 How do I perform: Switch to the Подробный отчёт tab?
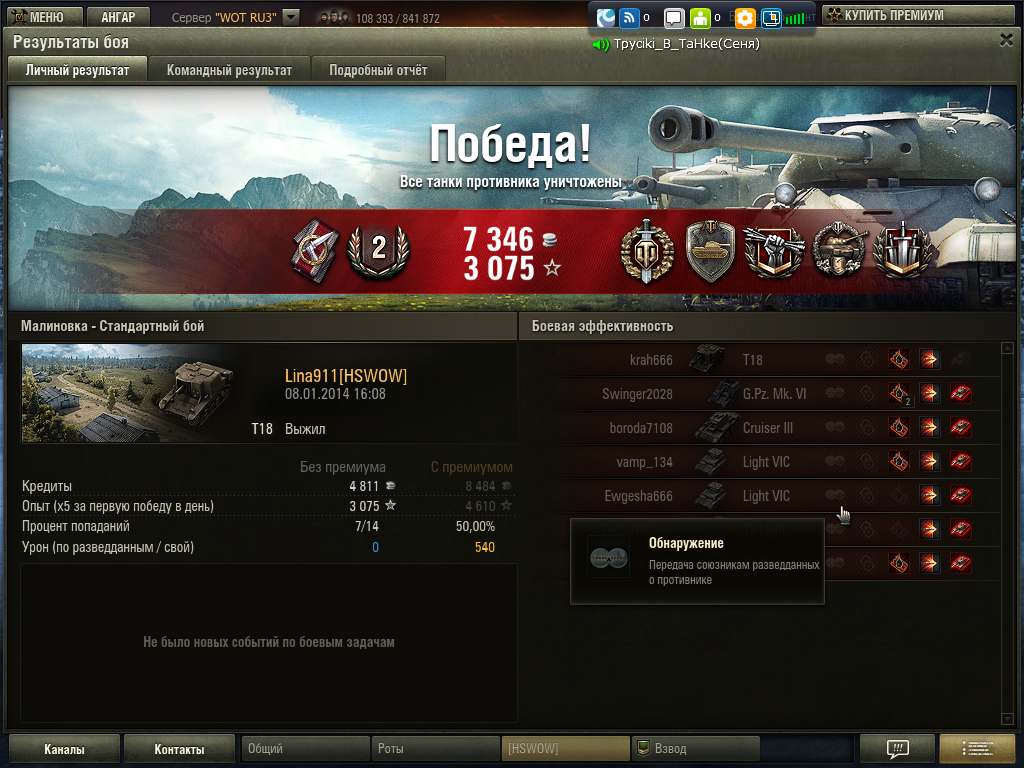[x=378, y=70]
